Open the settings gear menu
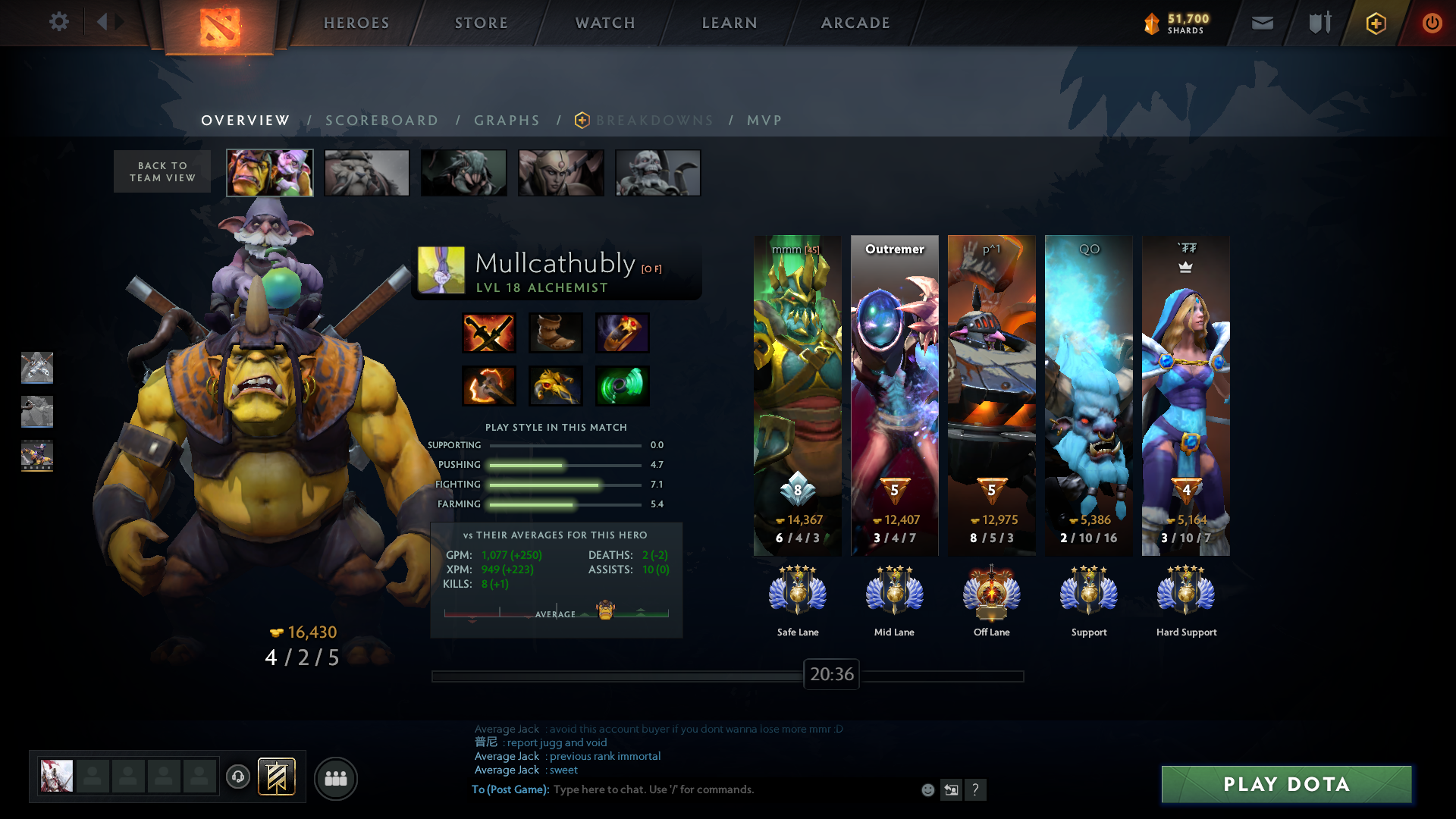 pos(58,22)
